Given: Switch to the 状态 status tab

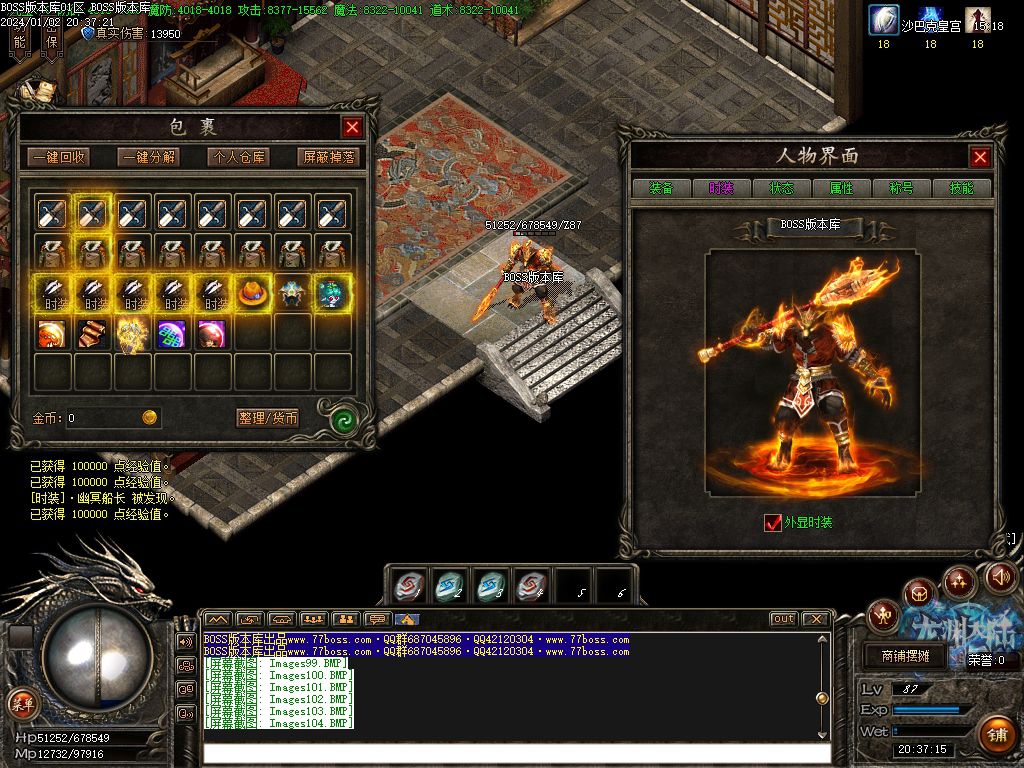Looking at the screenshot, I should click(x=781, y=188).
